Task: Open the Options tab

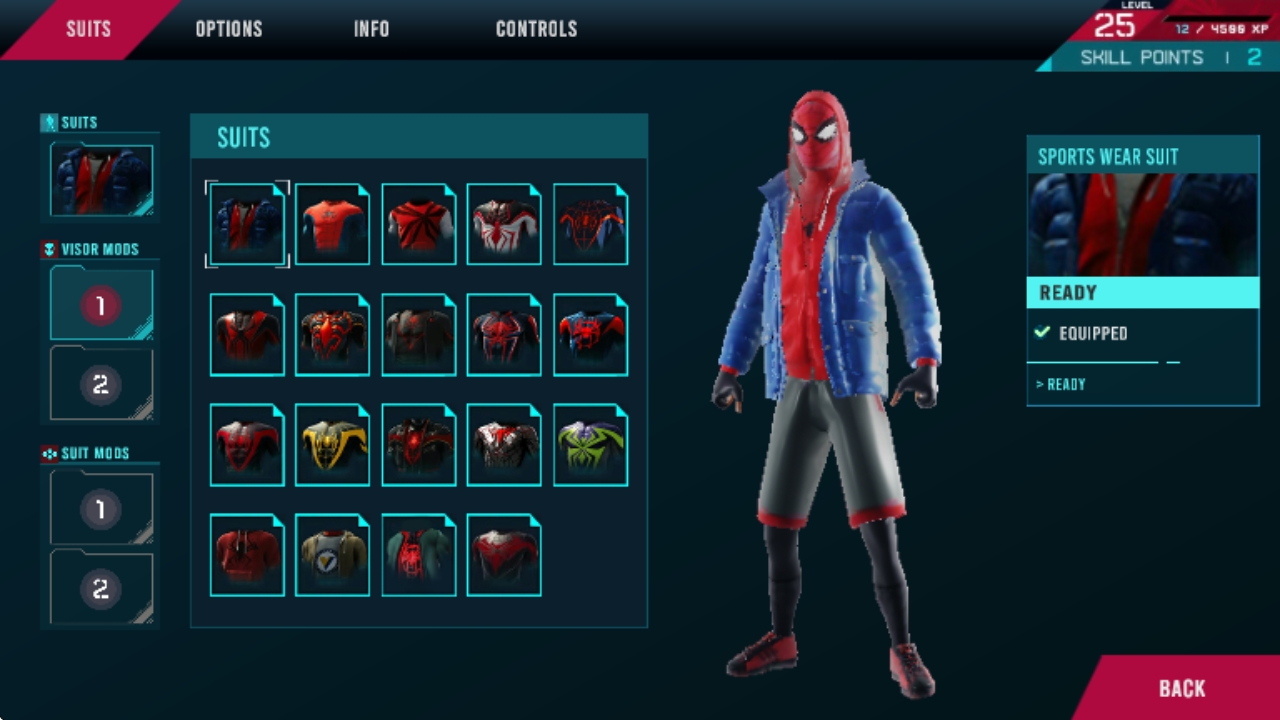Action: 228,29
